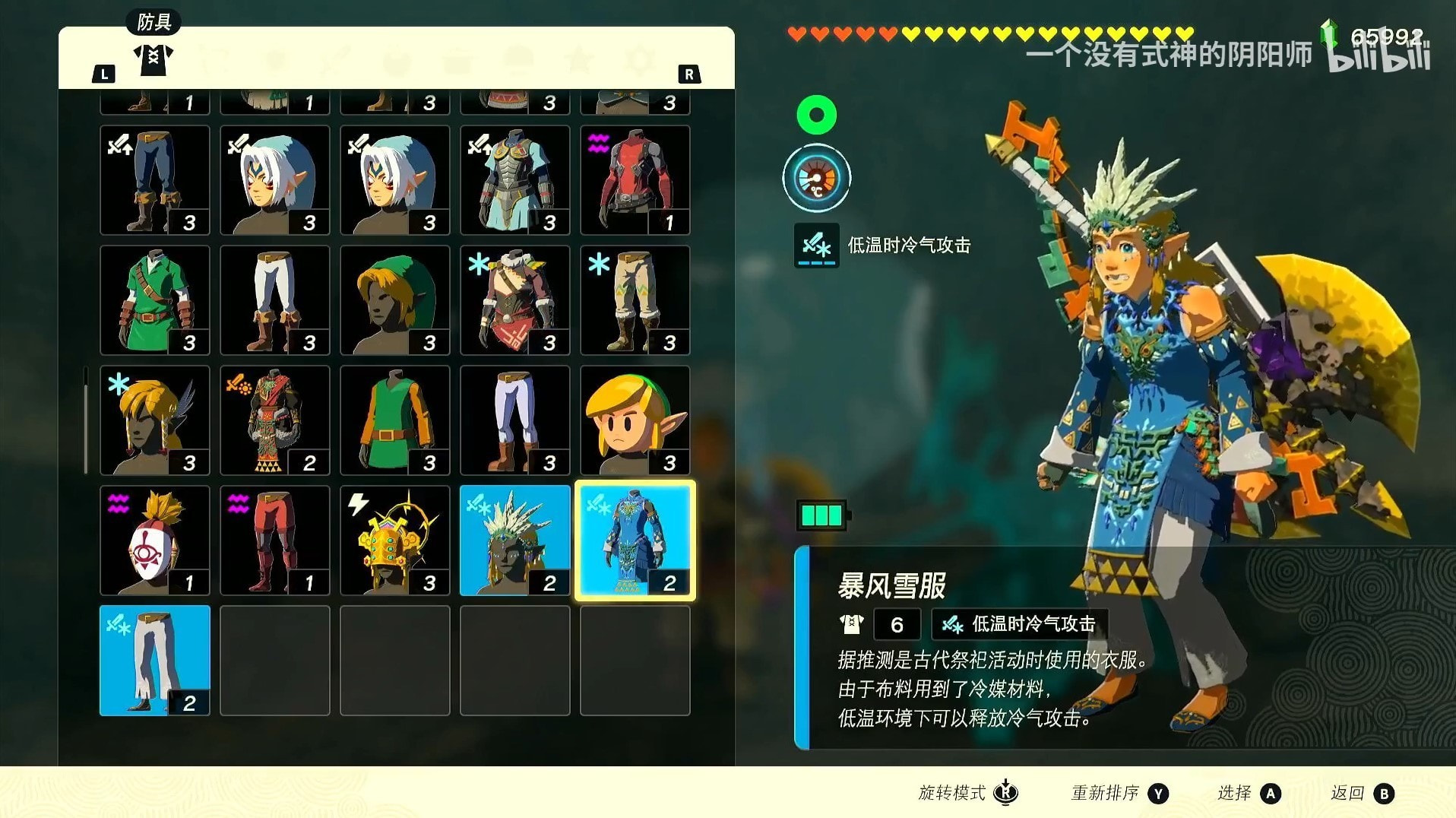The width and height of the screenshot is (1456, 818).
Task: Pick the green tunic with shoulder strap
Action: tap(154, 300)
